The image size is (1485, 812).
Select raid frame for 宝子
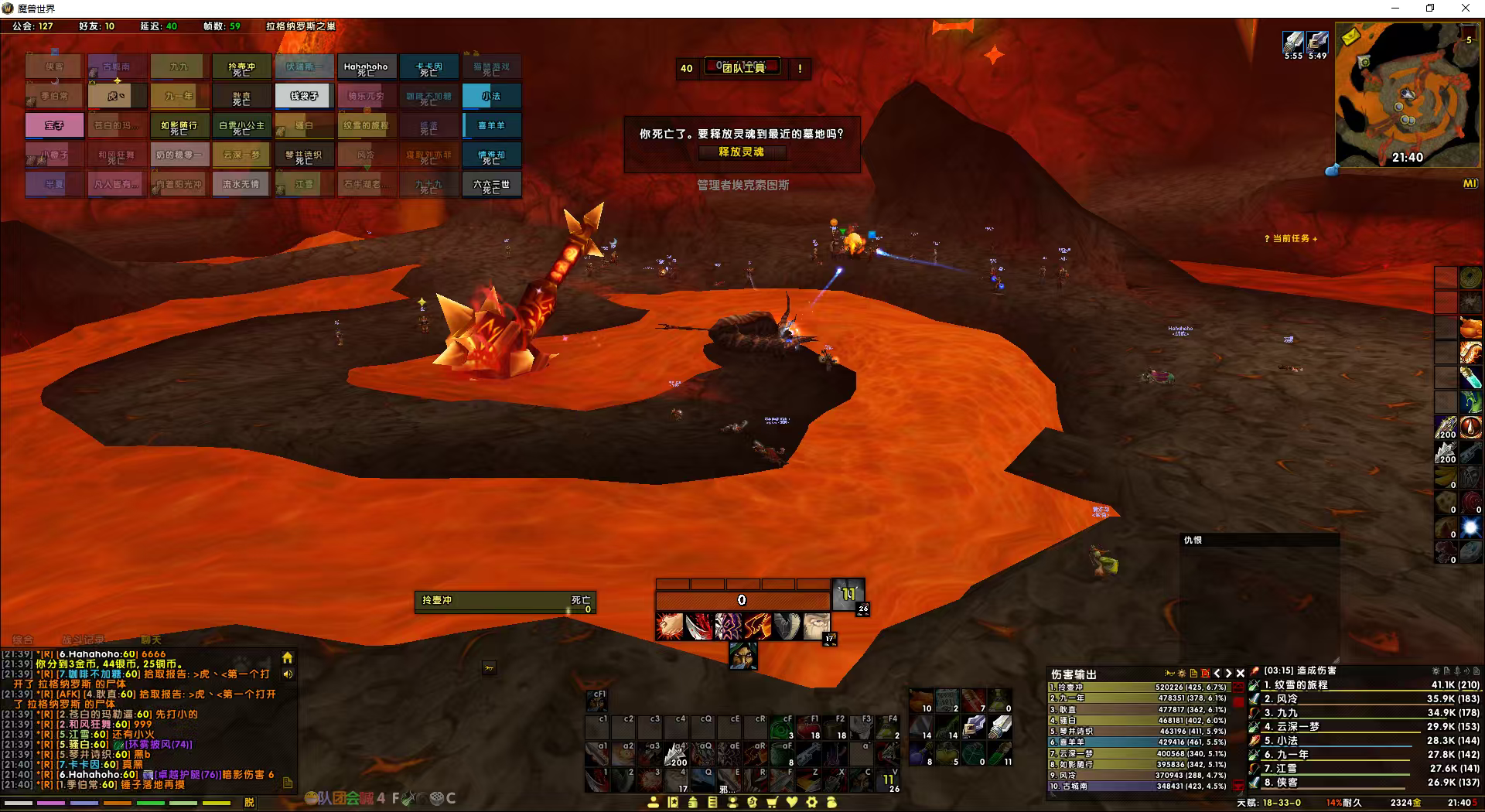pyautogui.click(x=54, y=125)
